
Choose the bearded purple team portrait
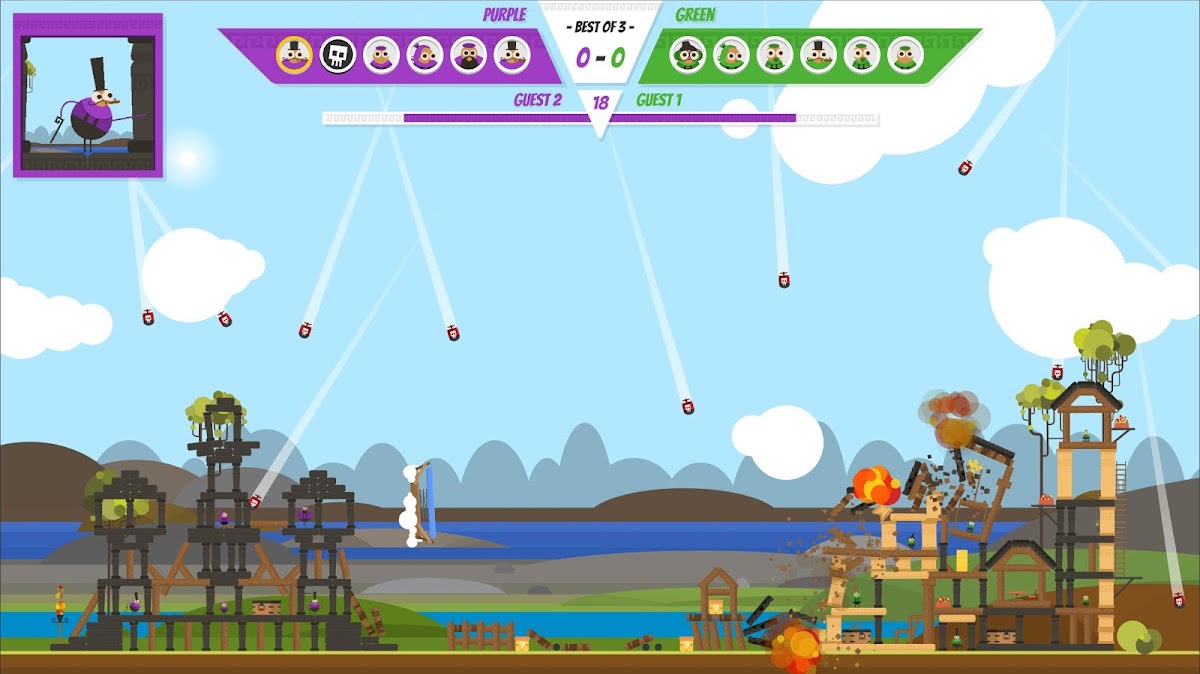tap(468, 54)
